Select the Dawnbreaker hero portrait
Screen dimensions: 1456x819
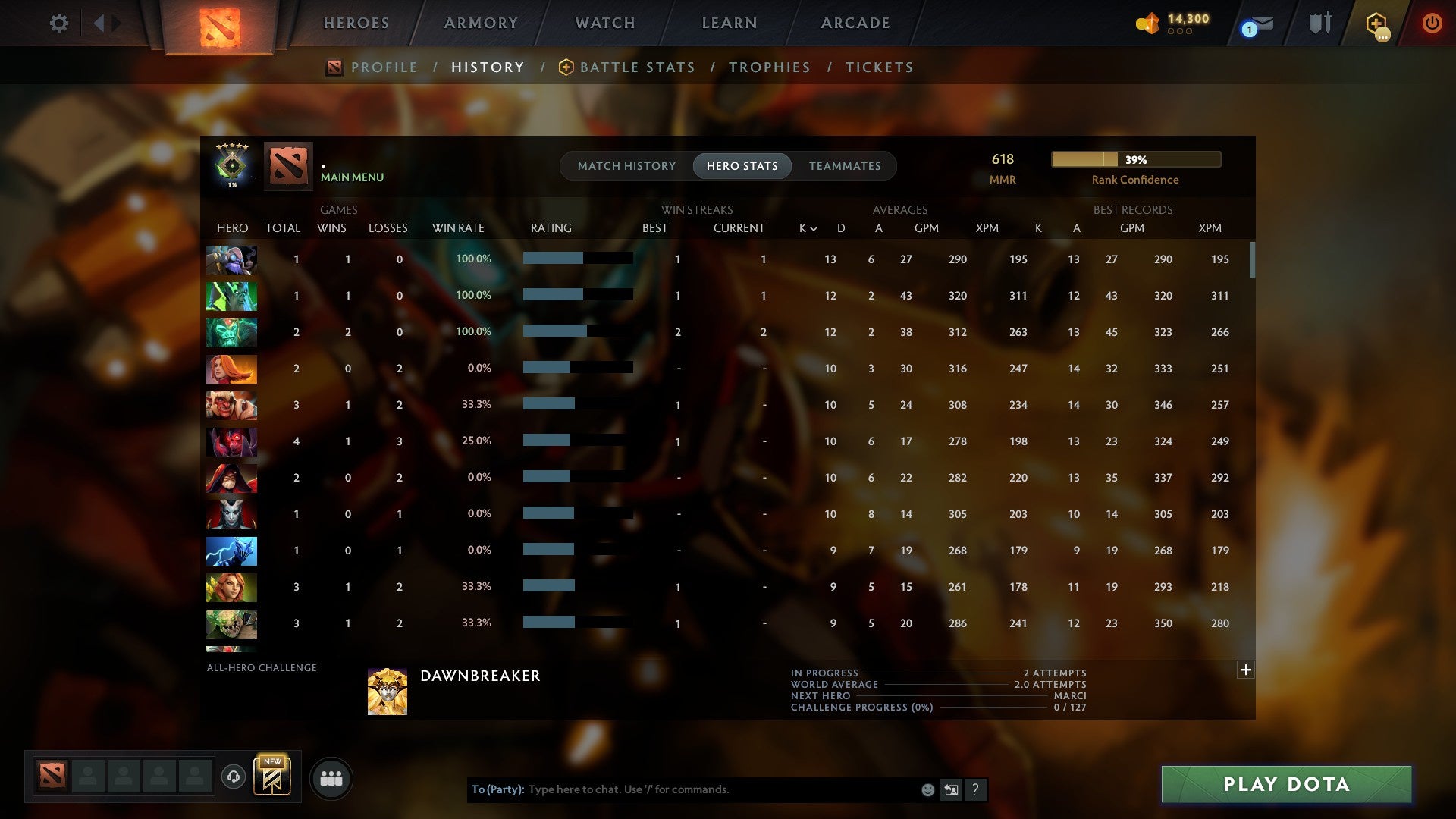(x=388, y=691)
